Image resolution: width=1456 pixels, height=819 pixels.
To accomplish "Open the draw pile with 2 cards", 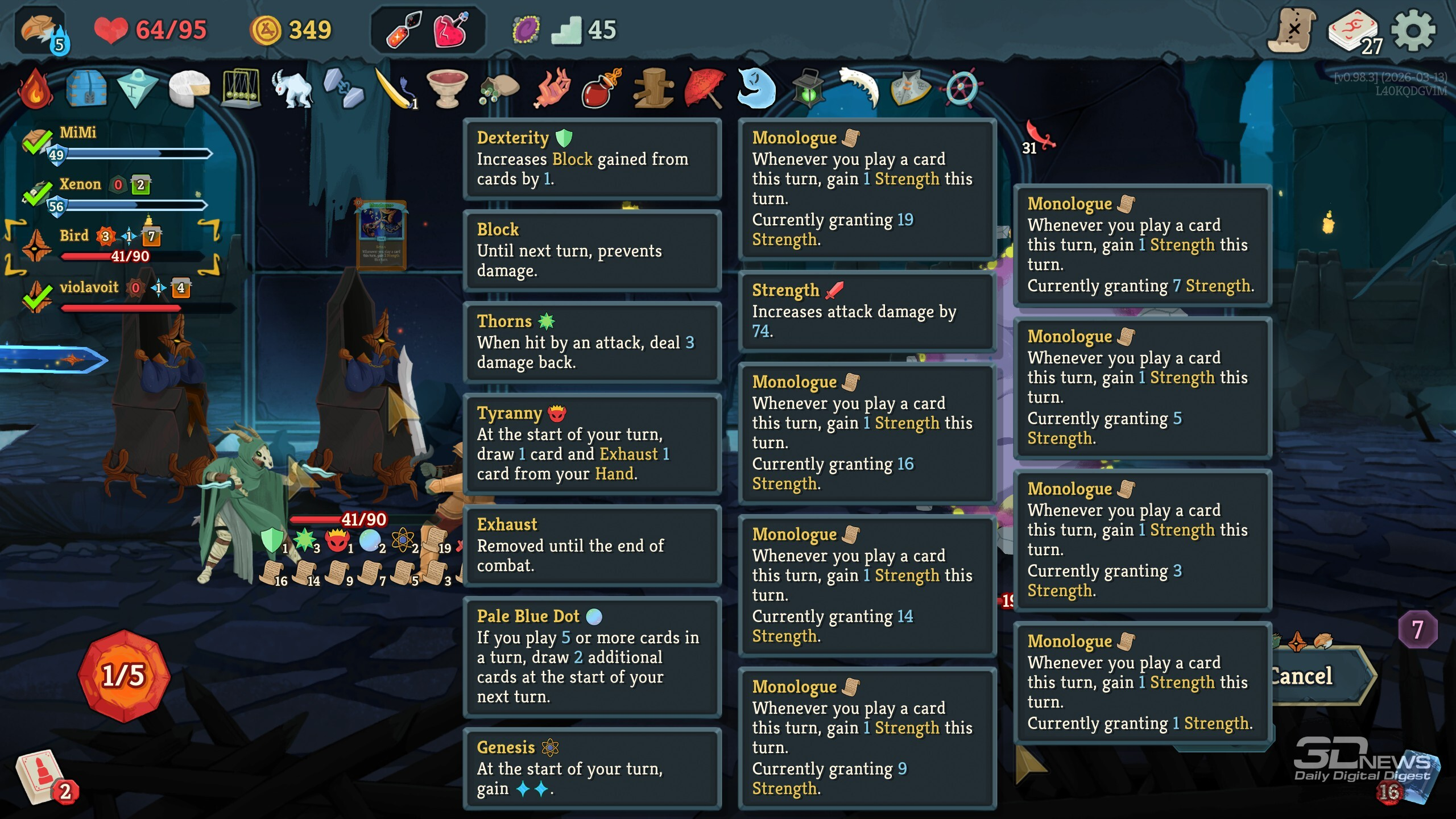I will point(40,777).
